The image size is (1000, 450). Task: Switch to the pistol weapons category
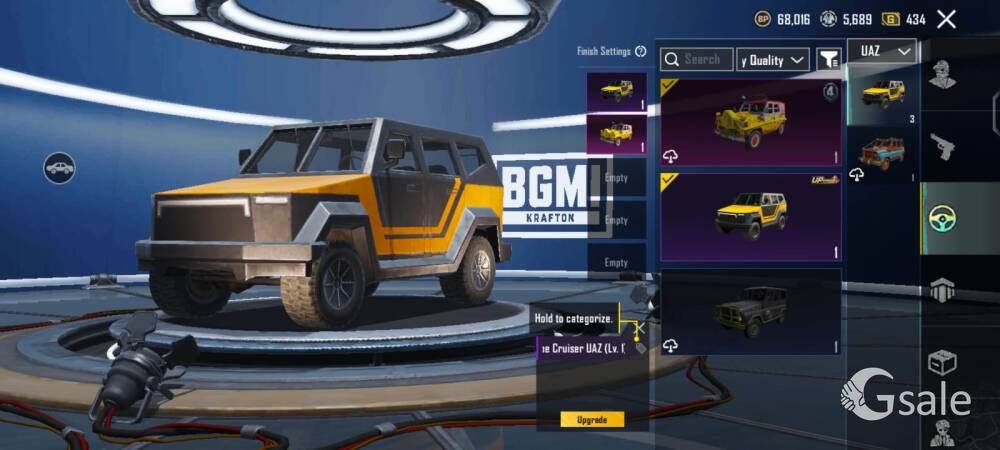(x=941, y=148)
